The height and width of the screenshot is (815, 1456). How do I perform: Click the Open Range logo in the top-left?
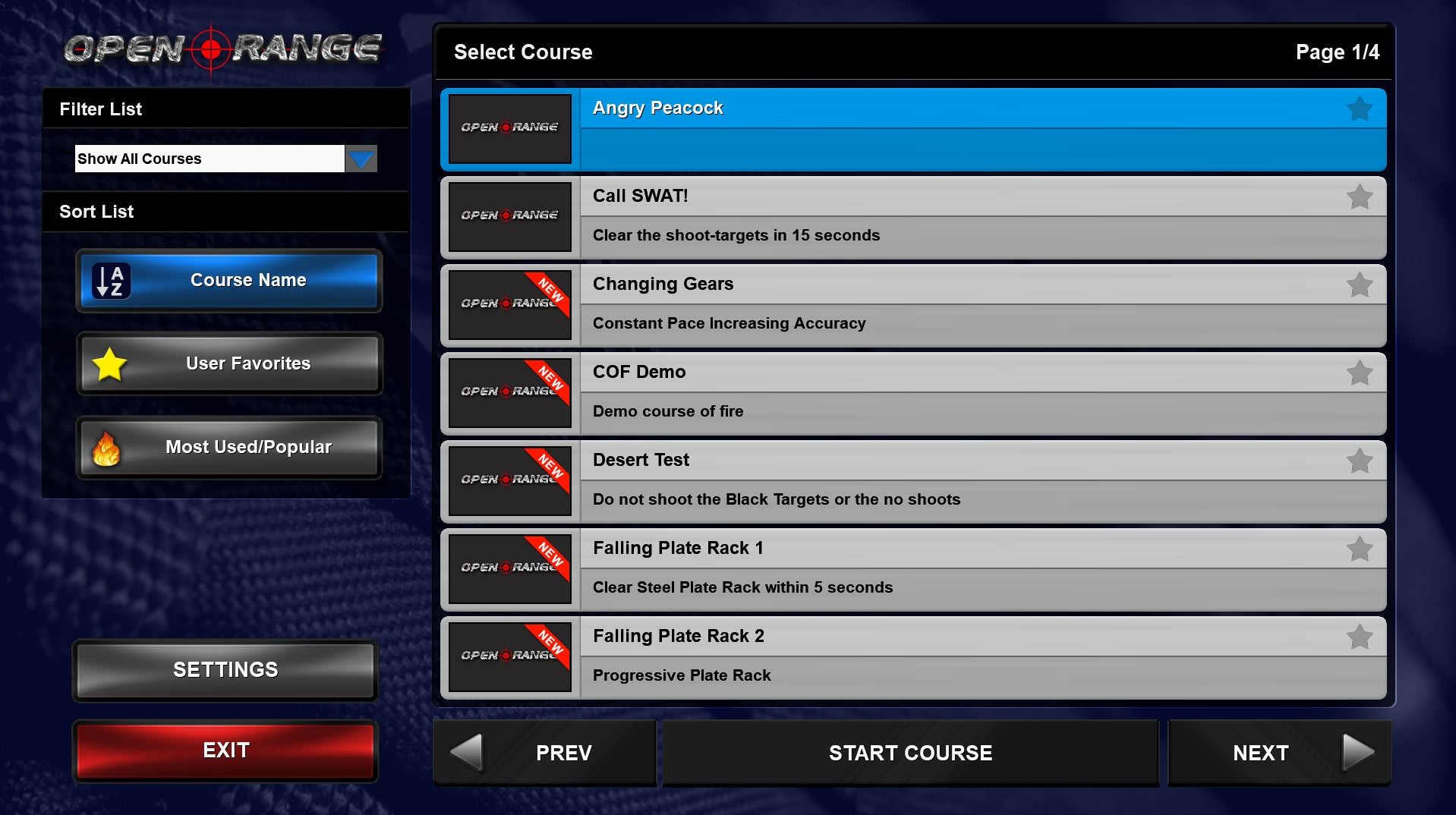coord(223,47)
